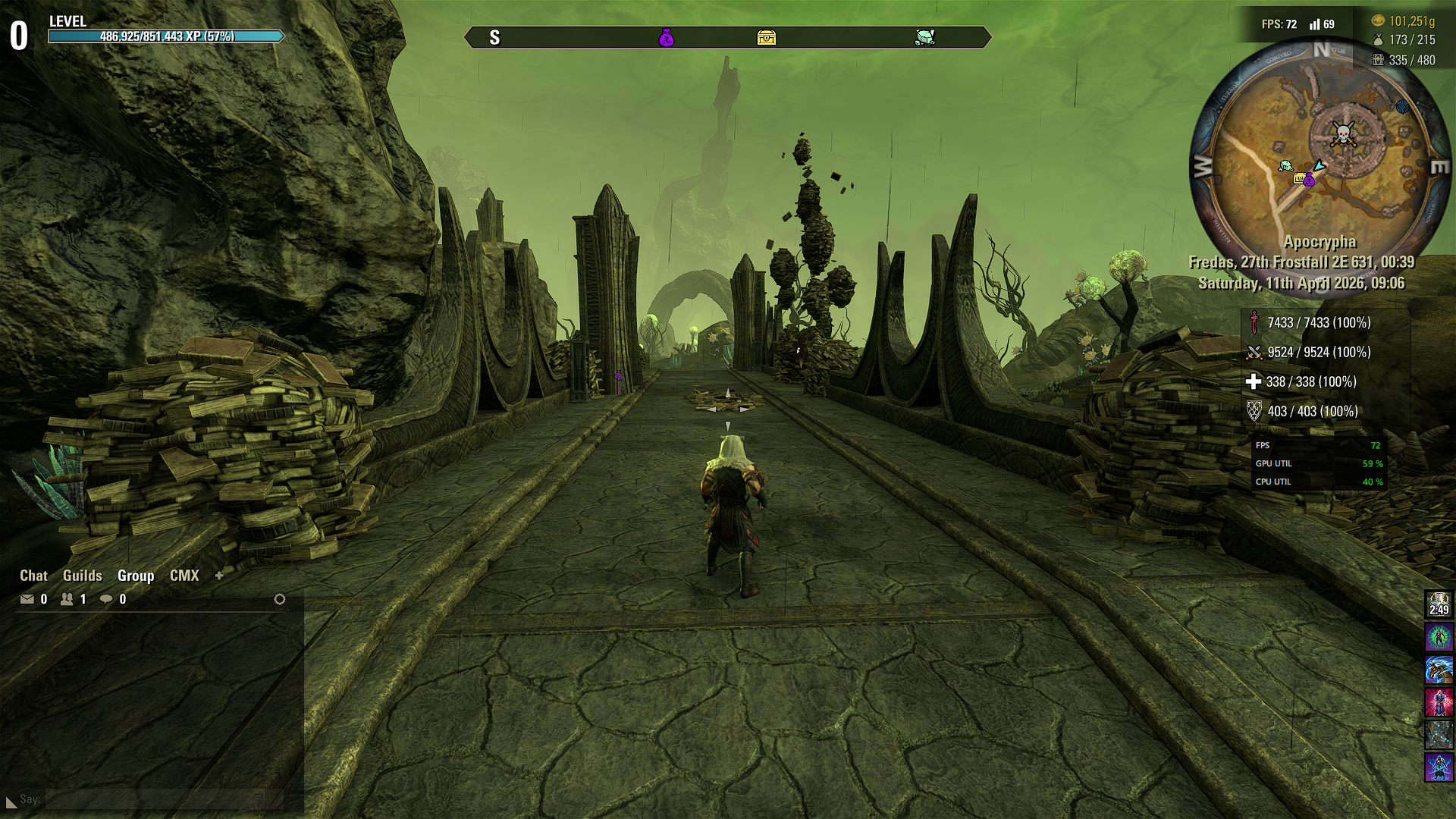Open the friends list icon
1456x819 pixels.
coord(67,600)
